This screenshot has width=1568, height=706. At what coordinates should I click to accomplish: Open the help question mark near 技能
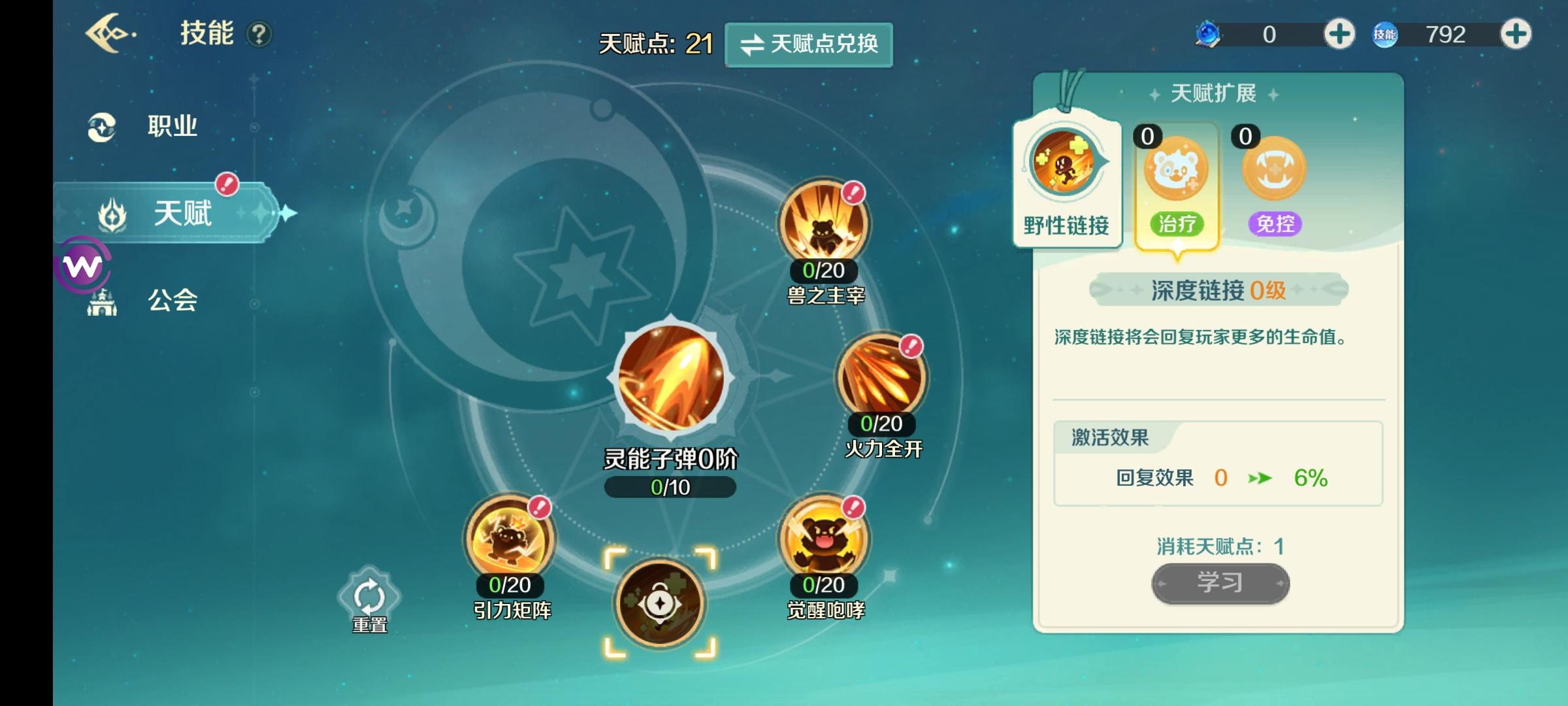pyautogui.click(x=261, y=35)
